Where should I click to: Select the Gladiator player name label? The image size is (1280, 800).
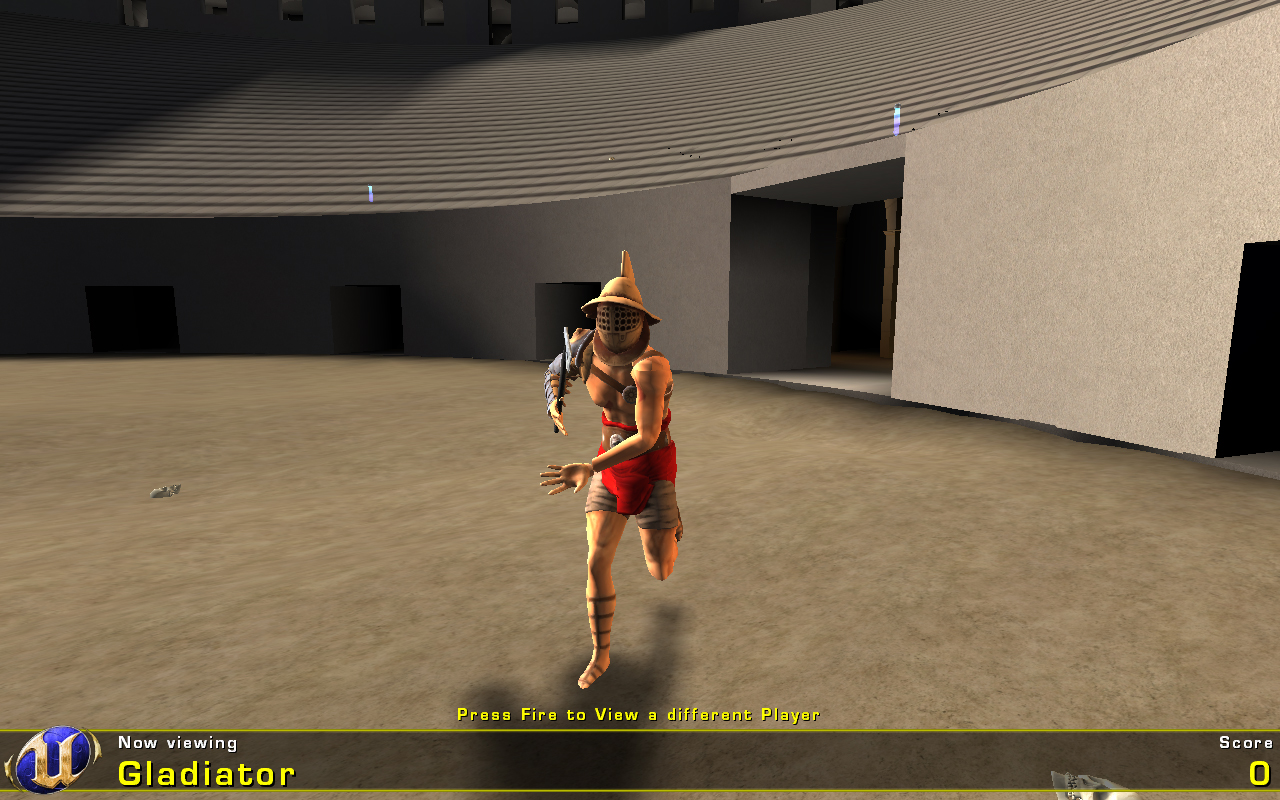coord(205,773)
